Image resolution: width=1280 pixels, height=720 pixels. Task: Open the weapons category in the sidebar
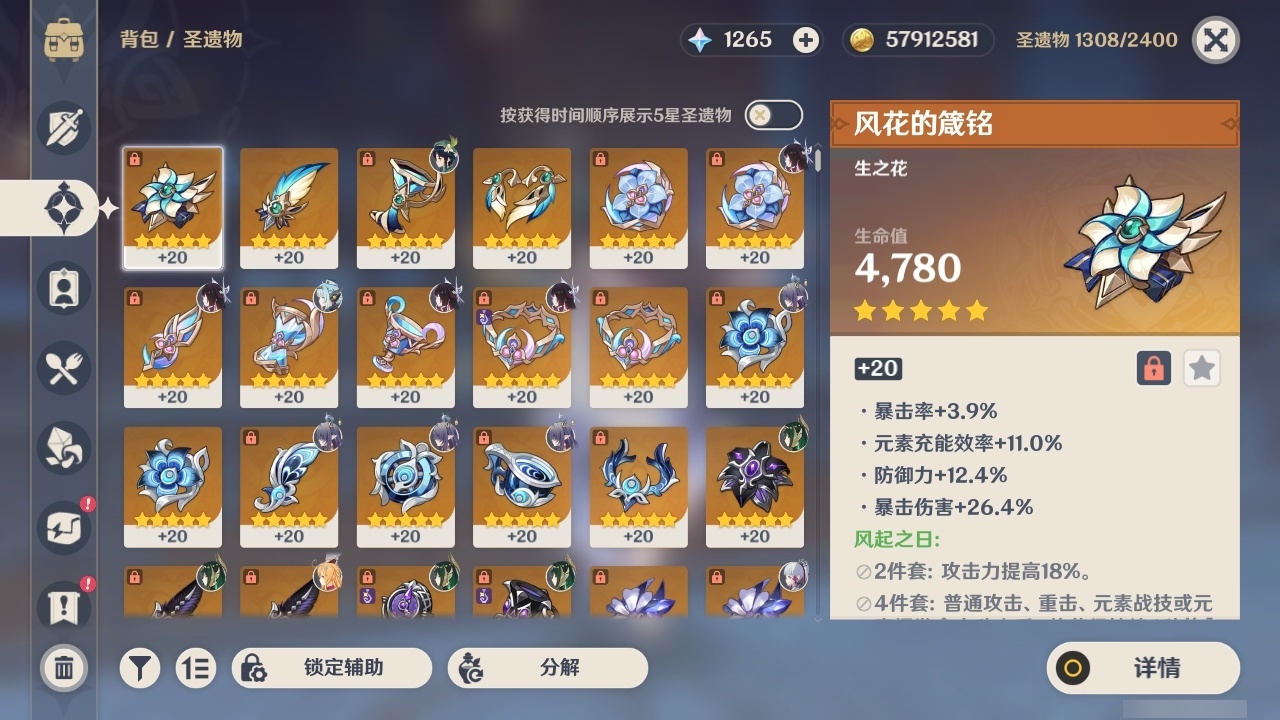[63, 127]
